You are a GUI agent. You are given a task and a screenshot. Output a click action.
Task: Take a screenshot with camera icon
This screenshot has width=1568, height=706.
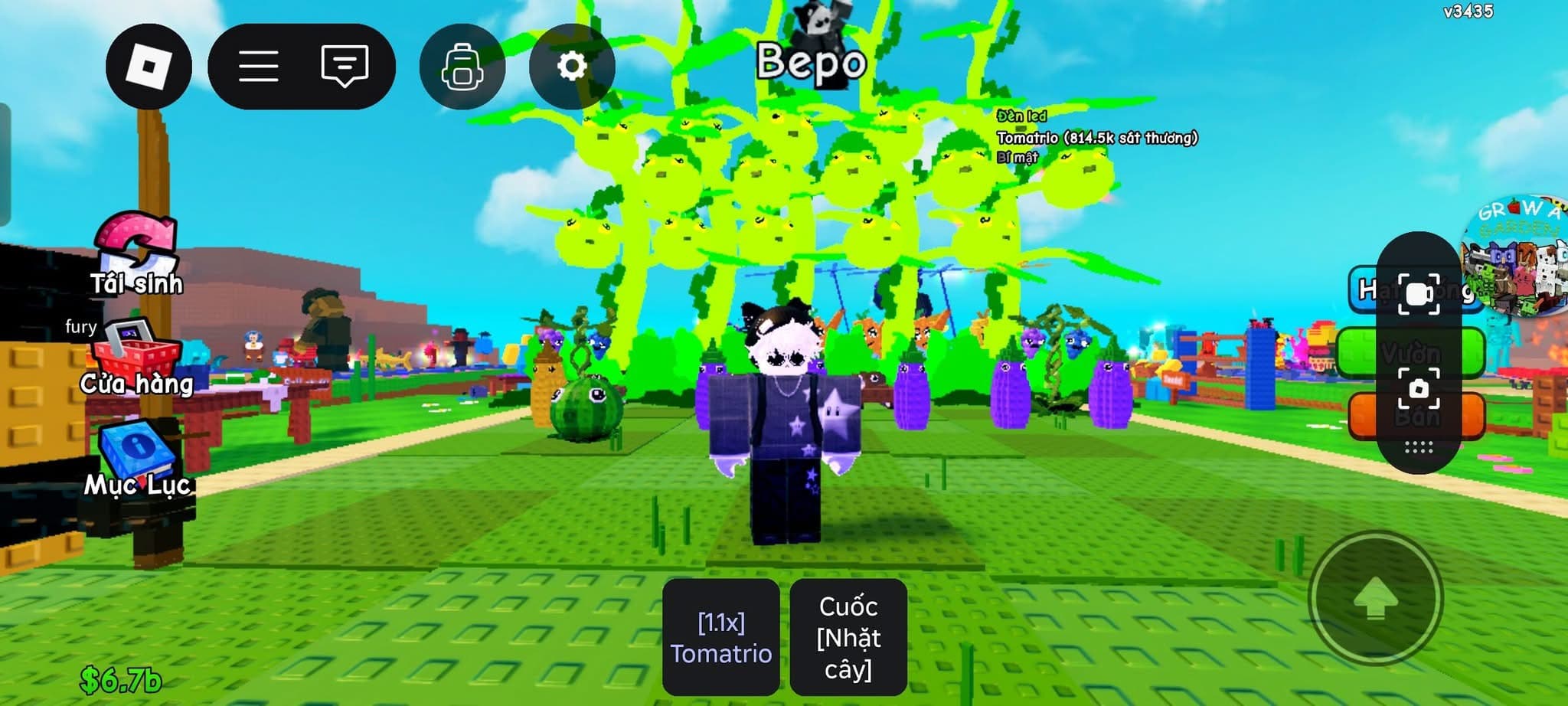click(1419, 389)
